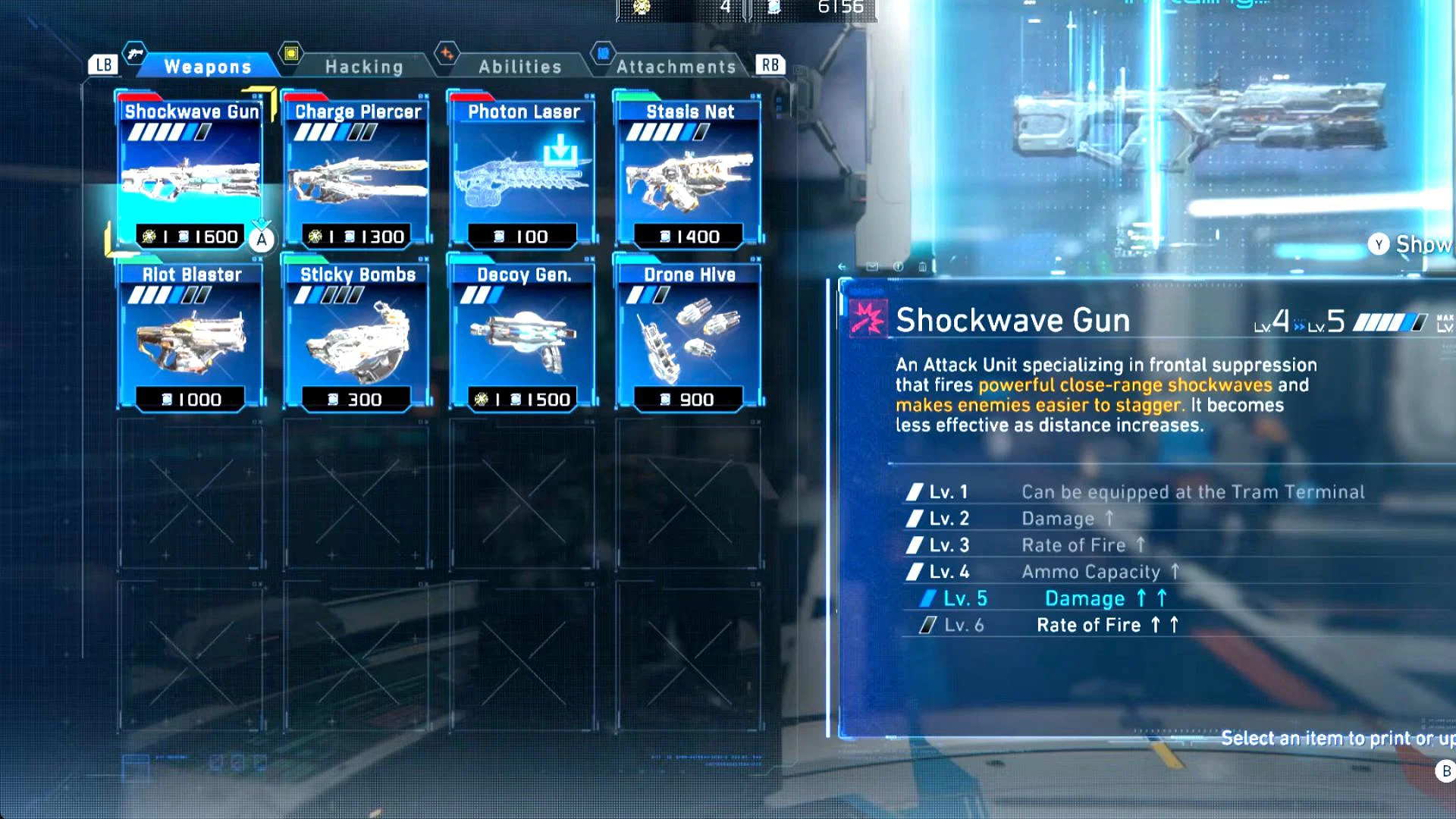Switch to the Hacking tab
The image size is (1456, 819).
(363, 66)
